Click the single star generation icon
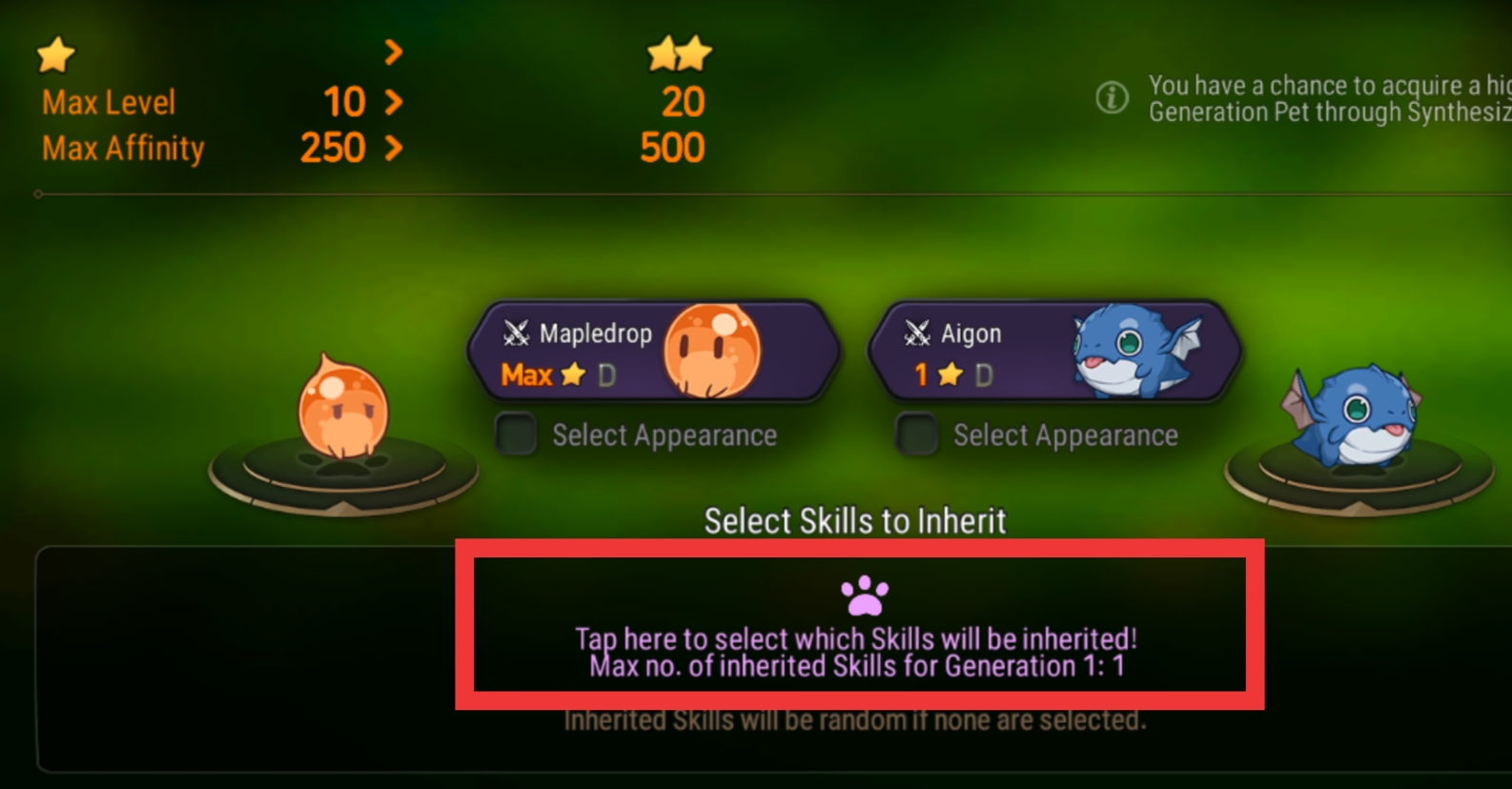1512x789 pixels. (54, 56)
